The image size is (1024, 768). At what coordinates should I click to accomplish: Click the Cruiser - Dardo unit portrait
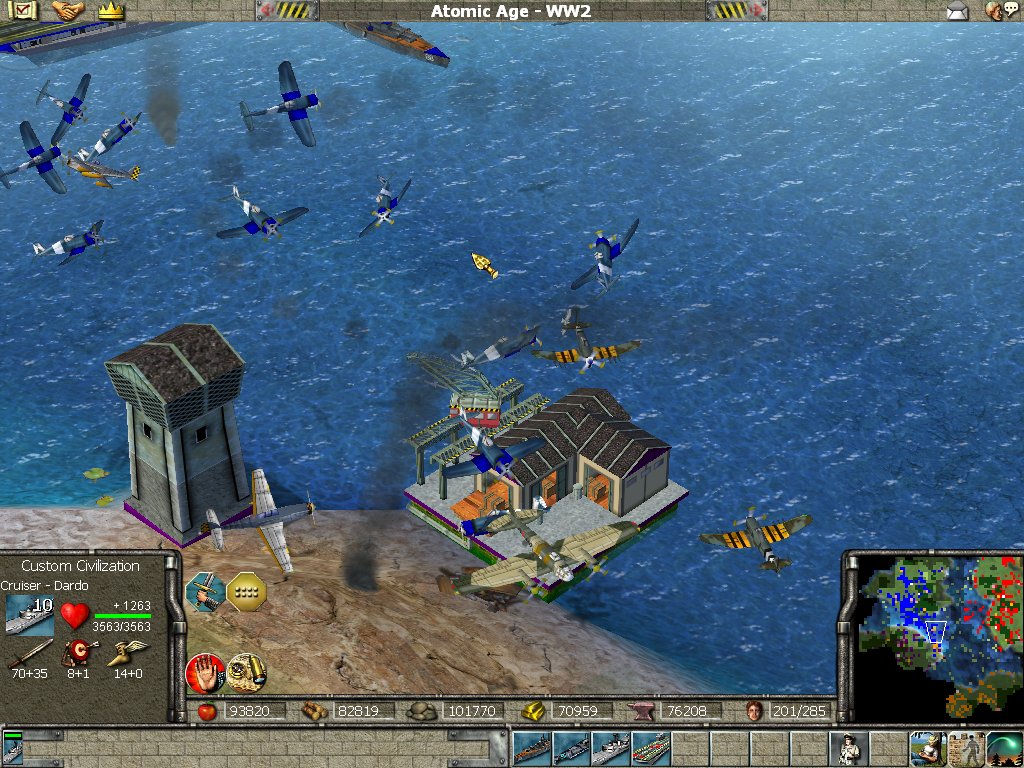point(29,614)
